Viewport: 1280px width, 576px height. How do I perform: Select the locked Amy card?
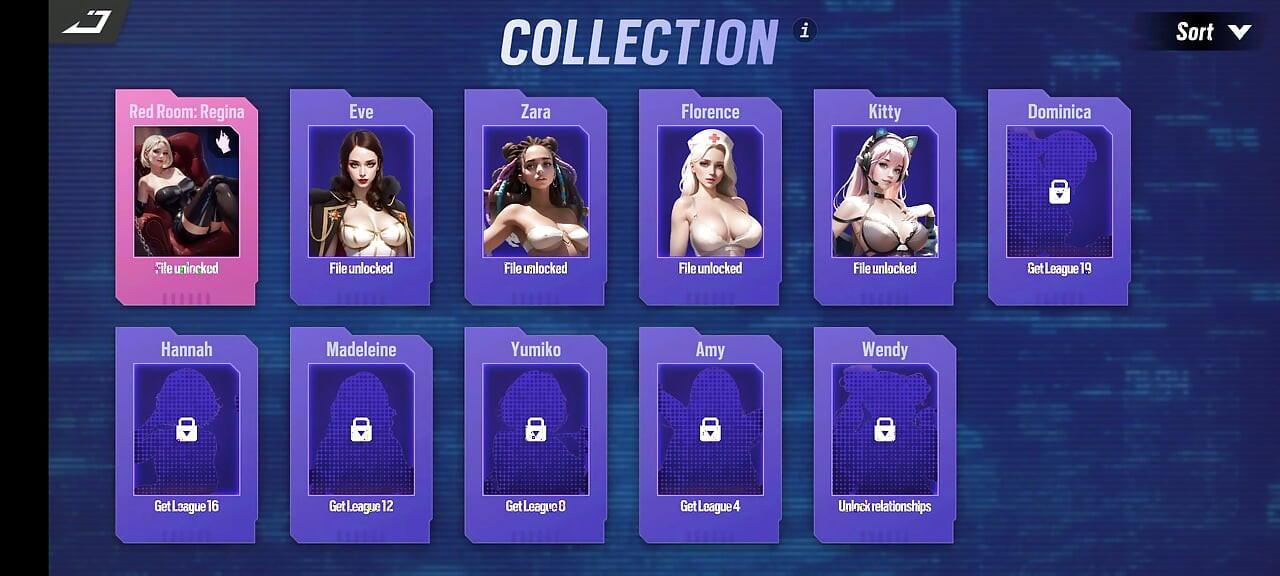point(710,434)
